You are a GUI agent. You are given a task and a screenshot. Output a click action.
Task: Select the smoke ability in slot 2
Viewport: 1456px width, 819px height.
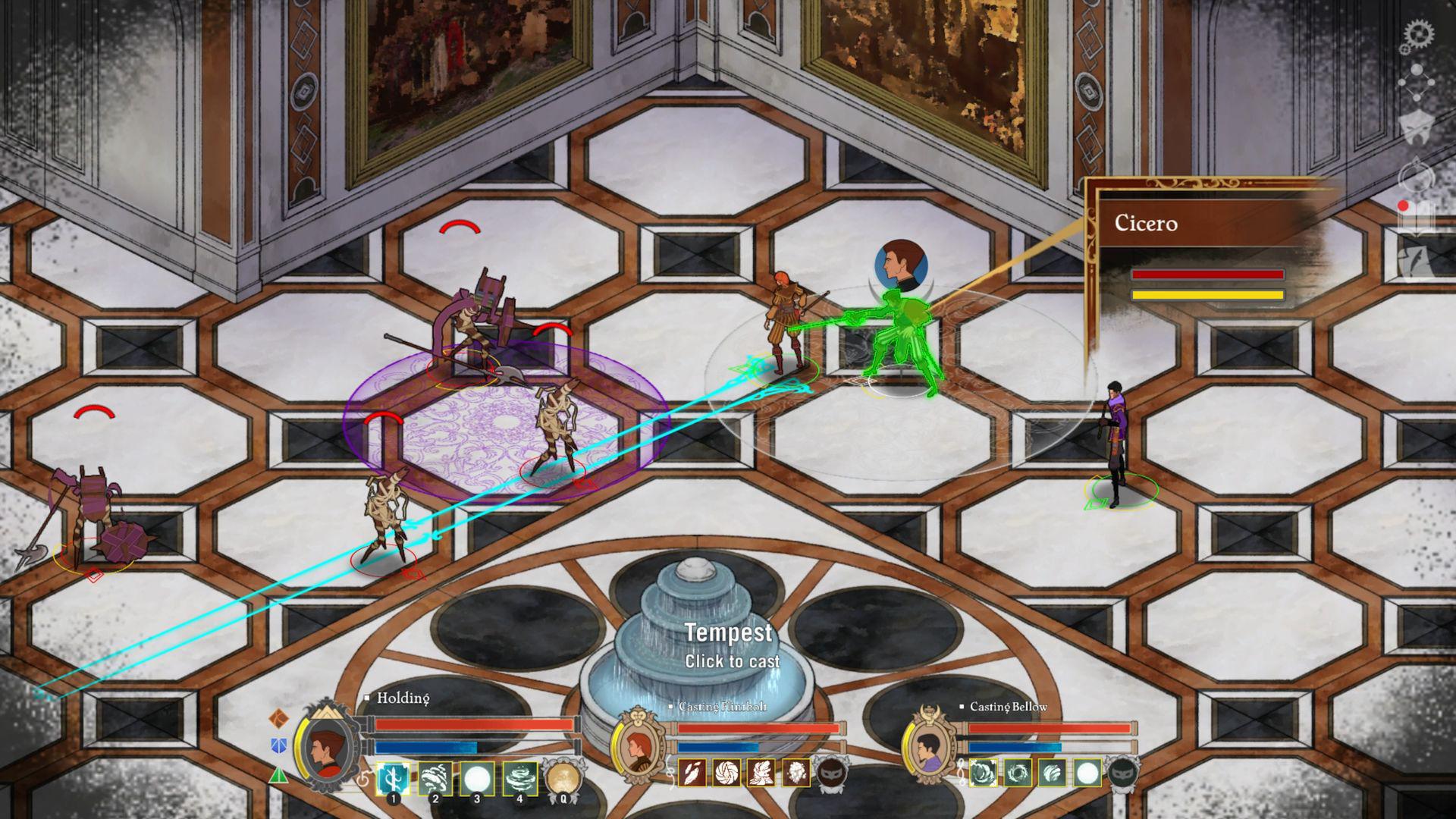[435, 776]
